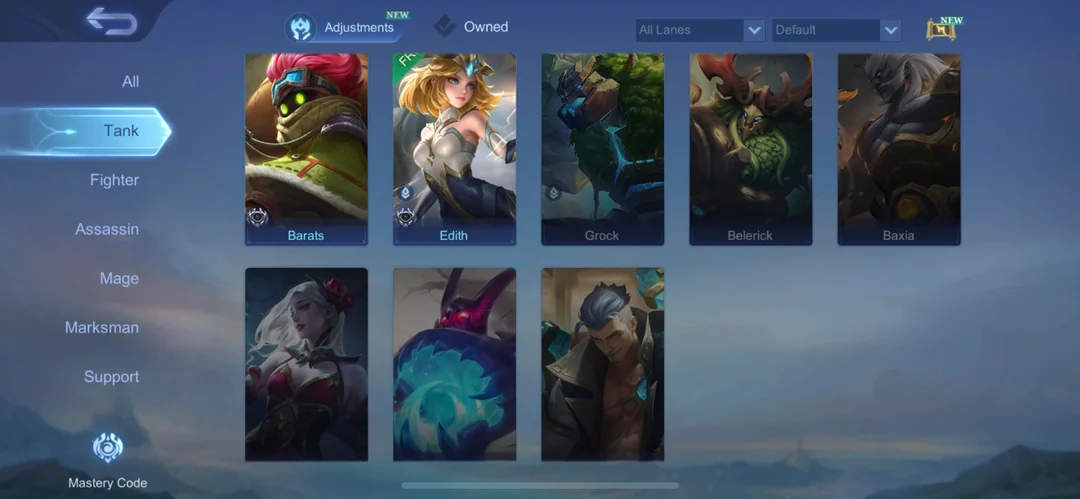Open the Default sort dropdown
1080x499 pixels.
coord(837,30)
